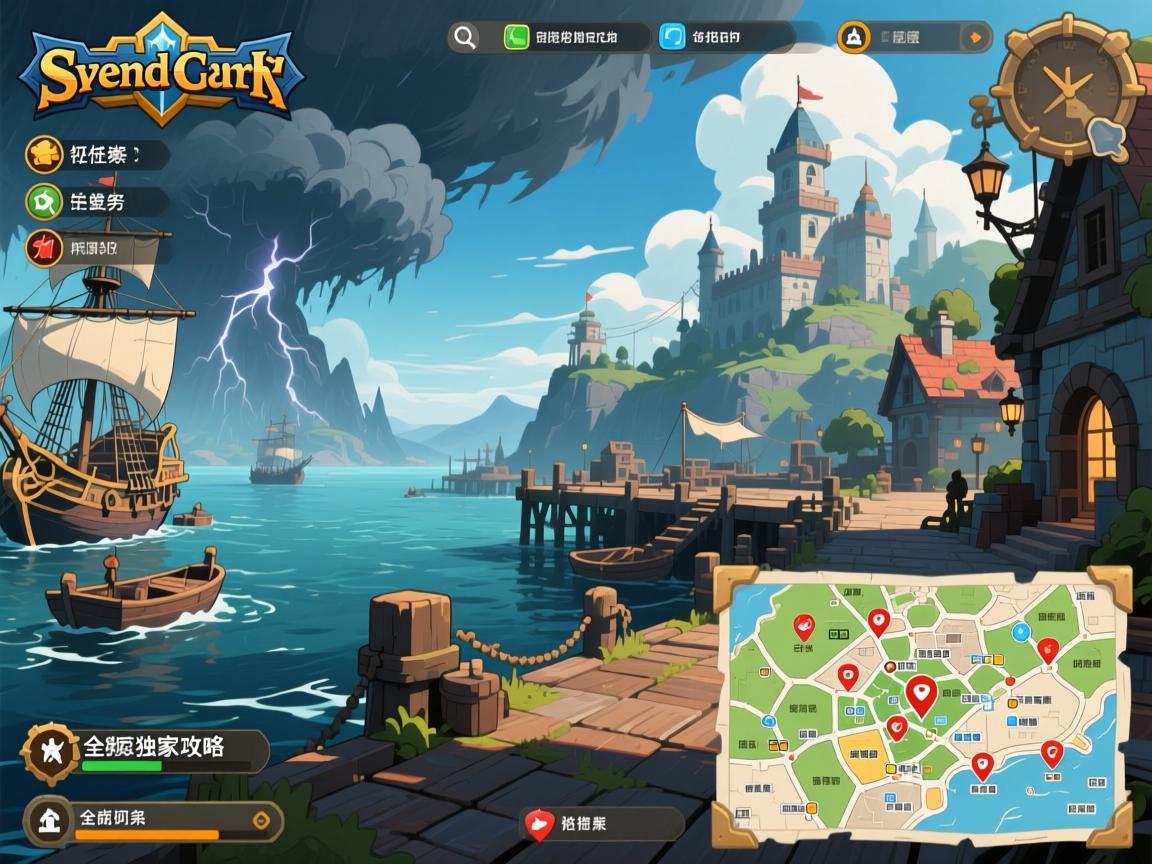The image size is (1152, 864).
Task: Select the top-left red pin on the map
Action: (802, 626)
